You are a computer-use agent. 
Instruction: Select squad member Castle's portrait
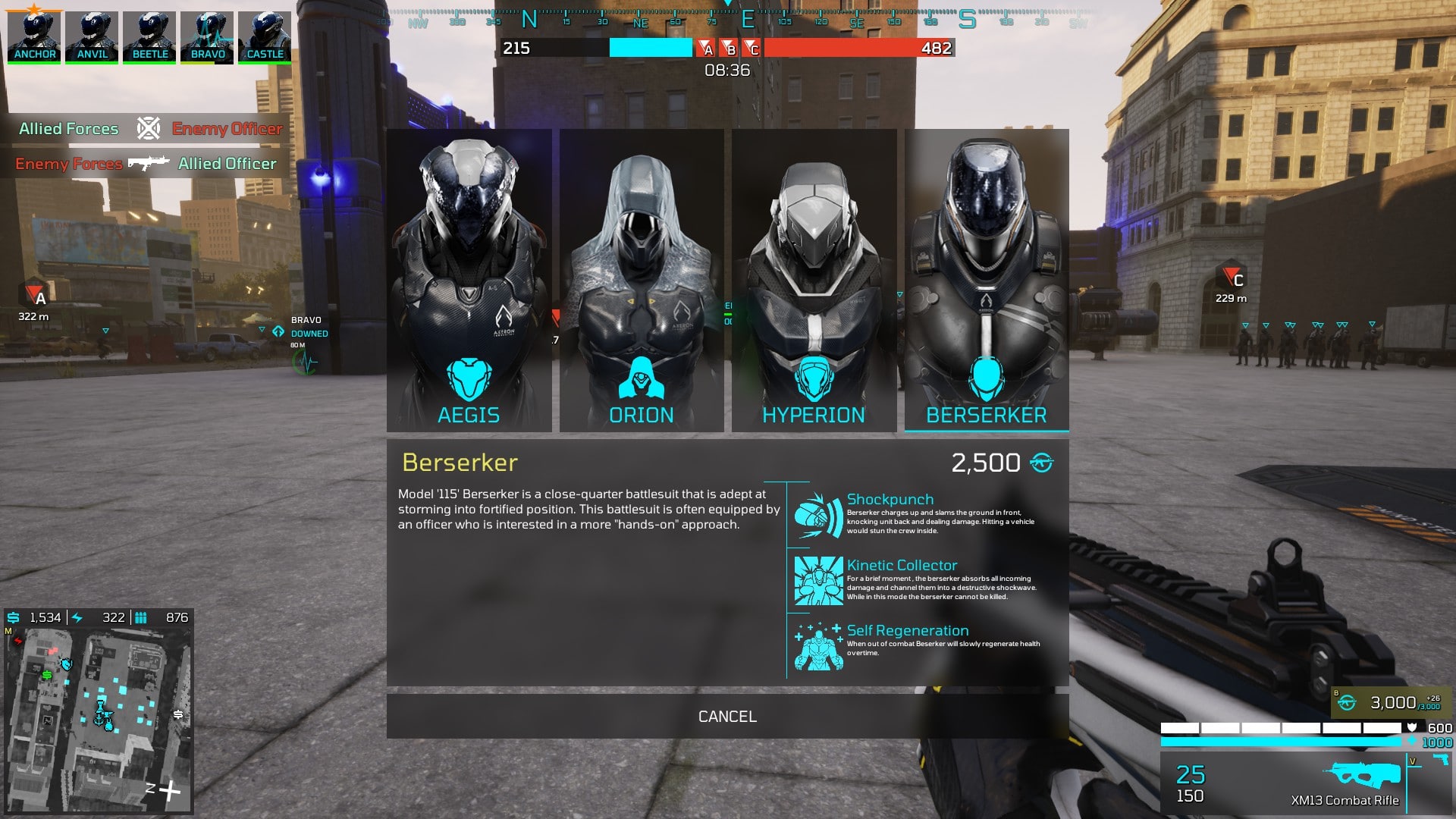(x=265, y=36)
